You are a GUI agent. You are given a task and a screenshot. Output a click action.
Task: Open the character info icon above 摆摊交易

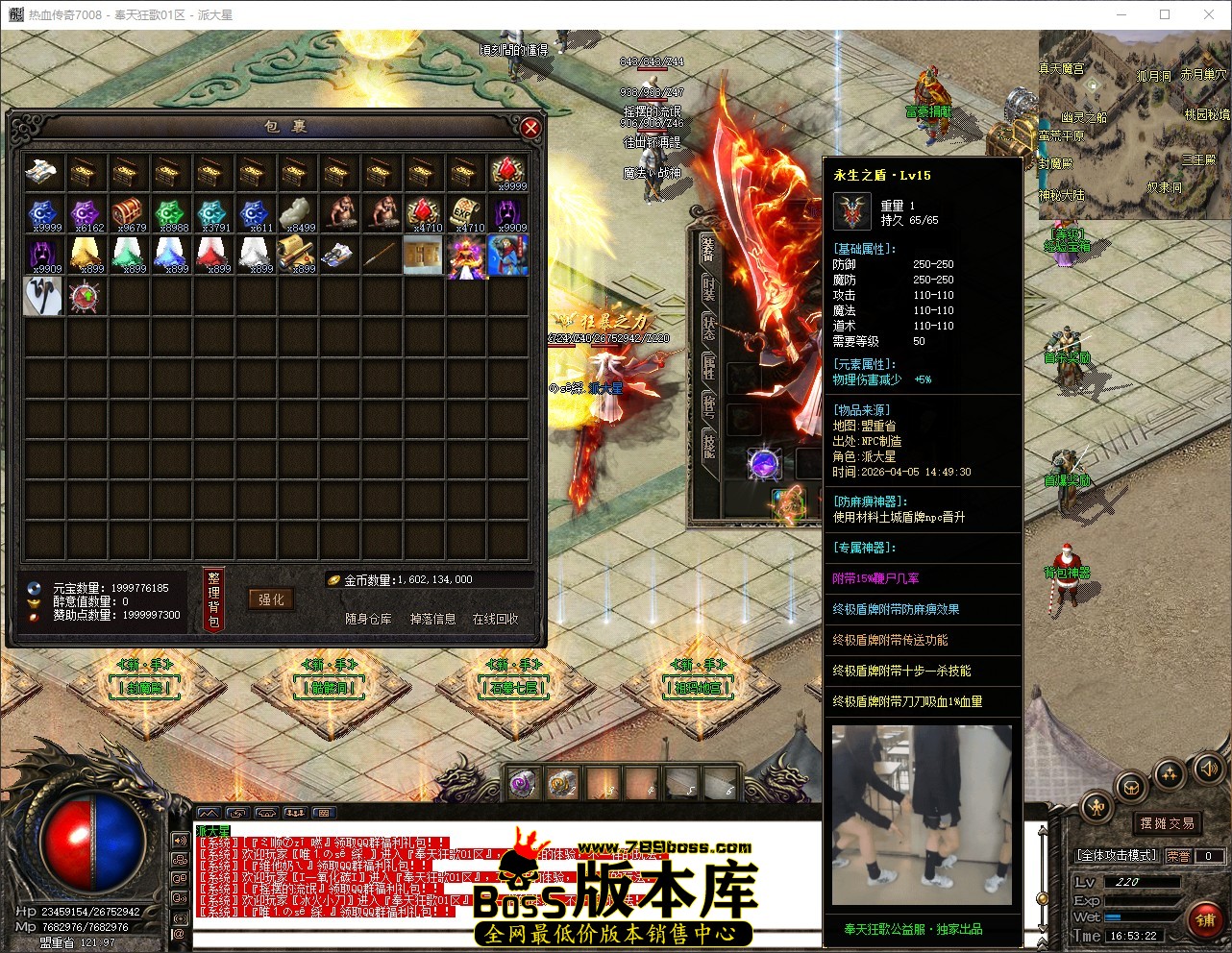coord(1096,806)
